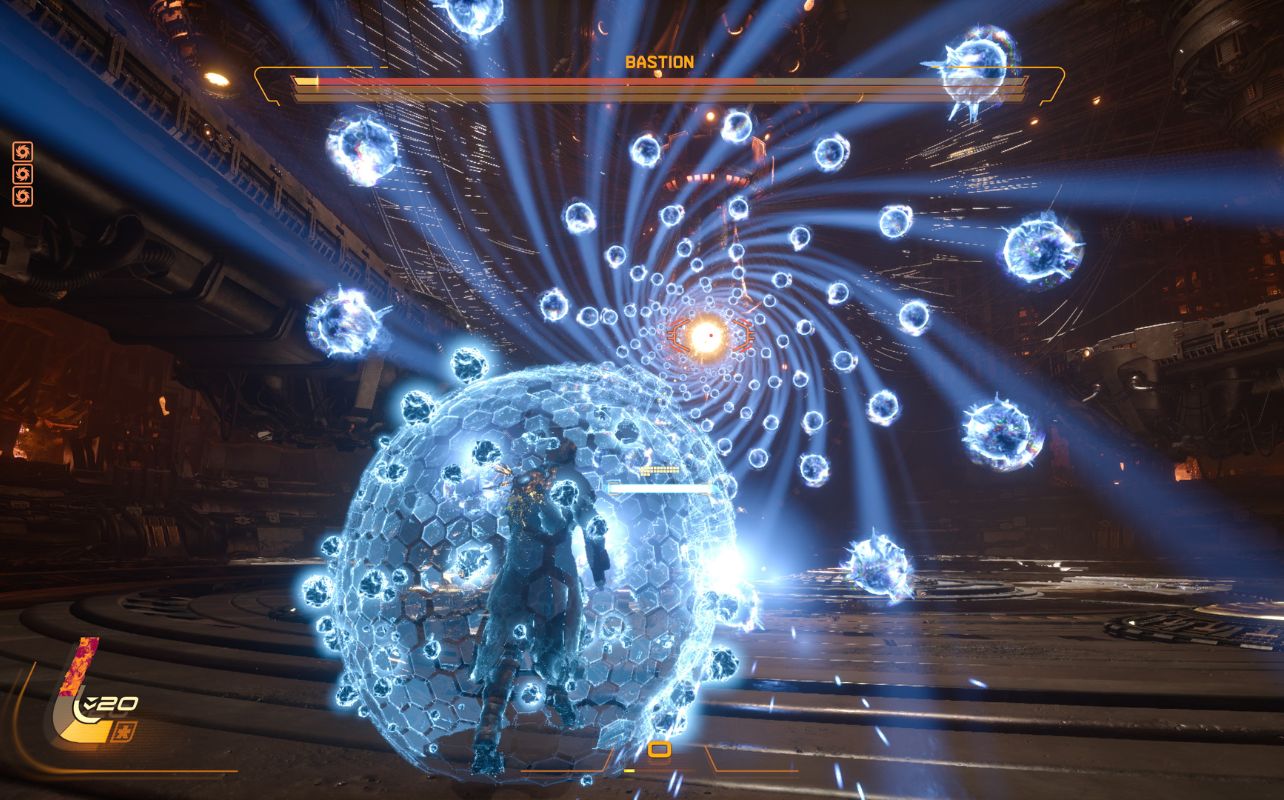
Task: Select the bottom saw-blade buff icon
Action: tap(22, 196)
